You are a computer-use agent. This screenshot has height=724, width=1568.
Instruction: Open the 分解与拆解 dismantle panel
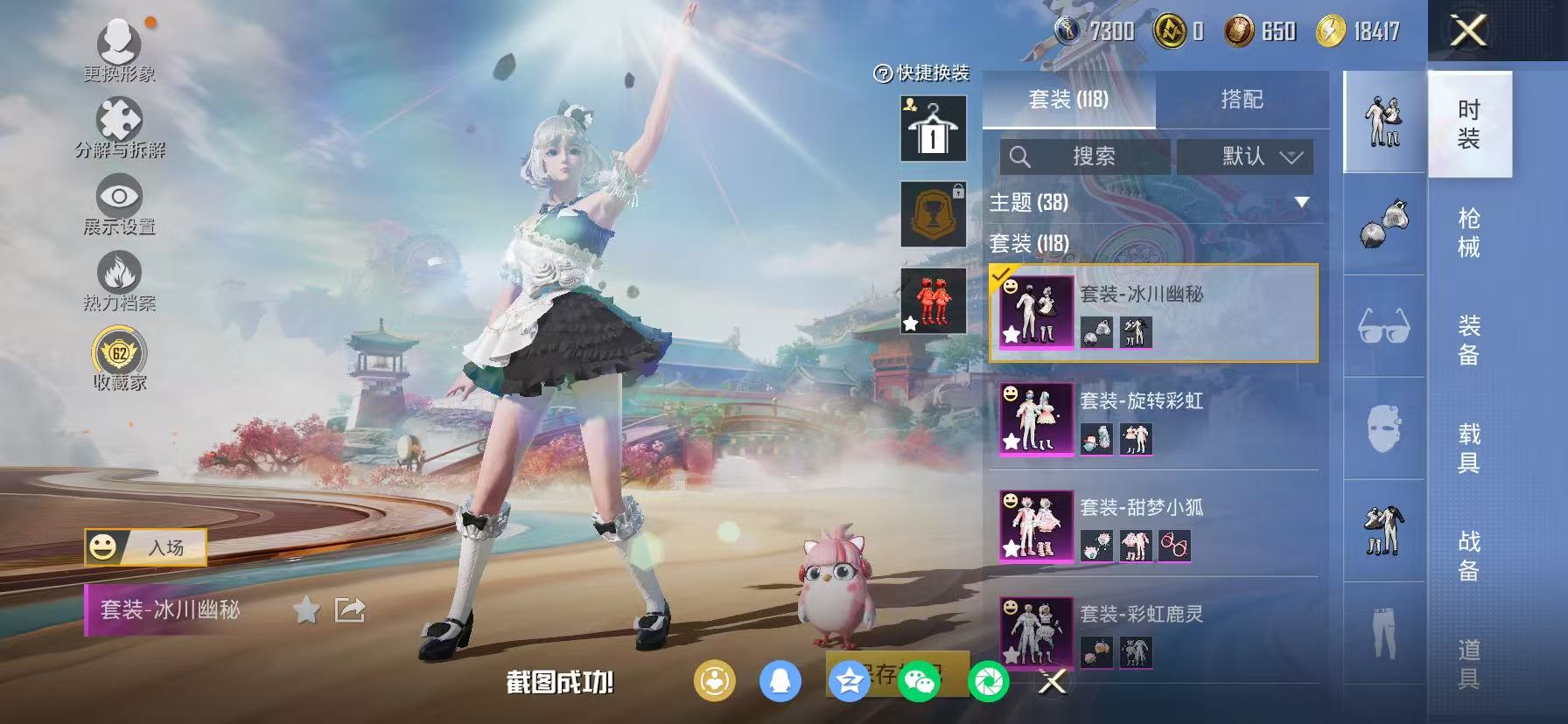pyautogui.click(x=119, y=124)
